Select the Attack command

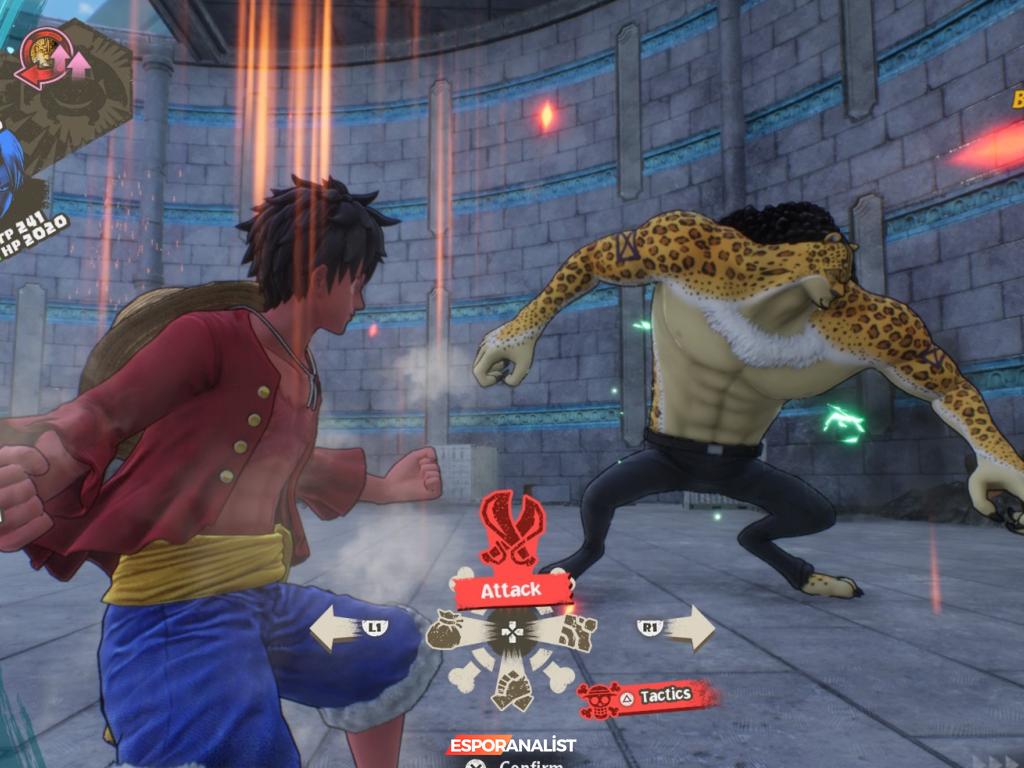tap(512, 590)
